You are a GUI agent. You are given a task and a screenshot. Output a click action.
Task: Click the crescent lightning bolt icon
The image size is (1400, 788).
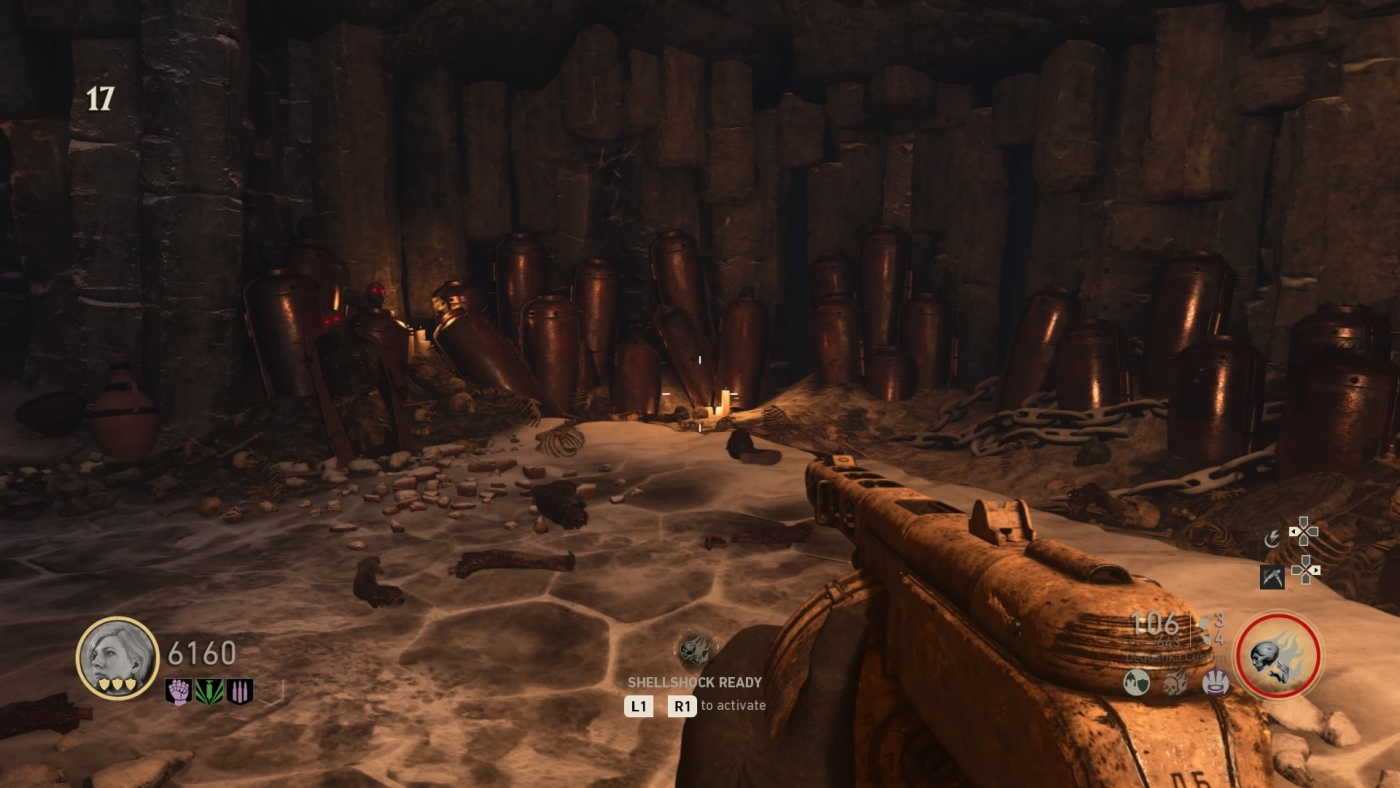click(x=1272, y=538)
